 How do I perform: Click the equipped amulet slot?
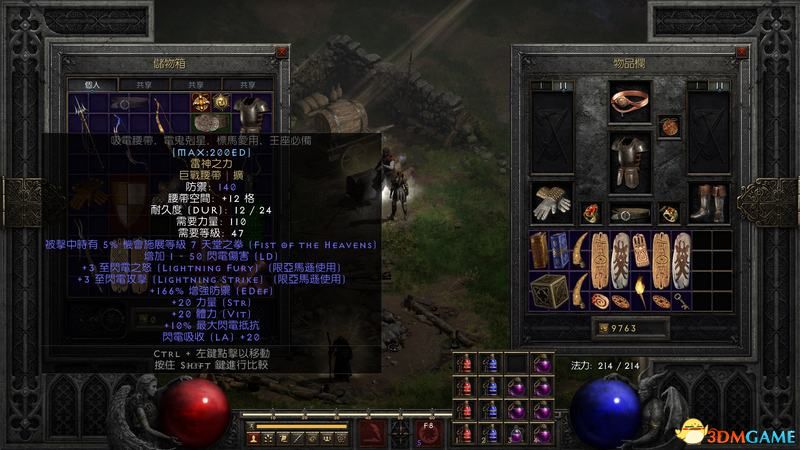[669, 125]
